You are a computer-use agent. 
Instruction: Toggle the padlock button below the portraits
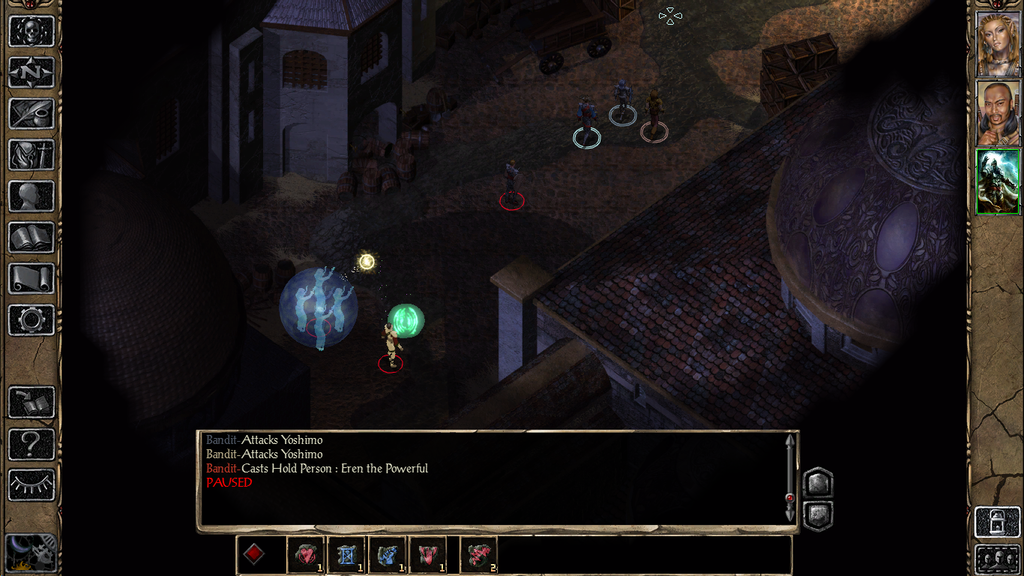tap(997, 521)
